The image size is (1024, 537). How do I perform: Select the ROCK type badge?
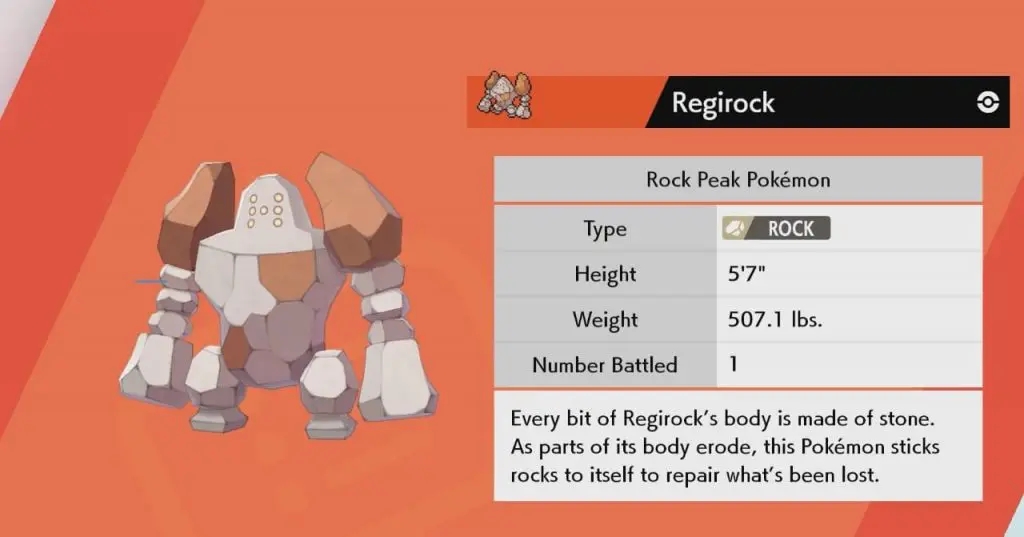775,228
